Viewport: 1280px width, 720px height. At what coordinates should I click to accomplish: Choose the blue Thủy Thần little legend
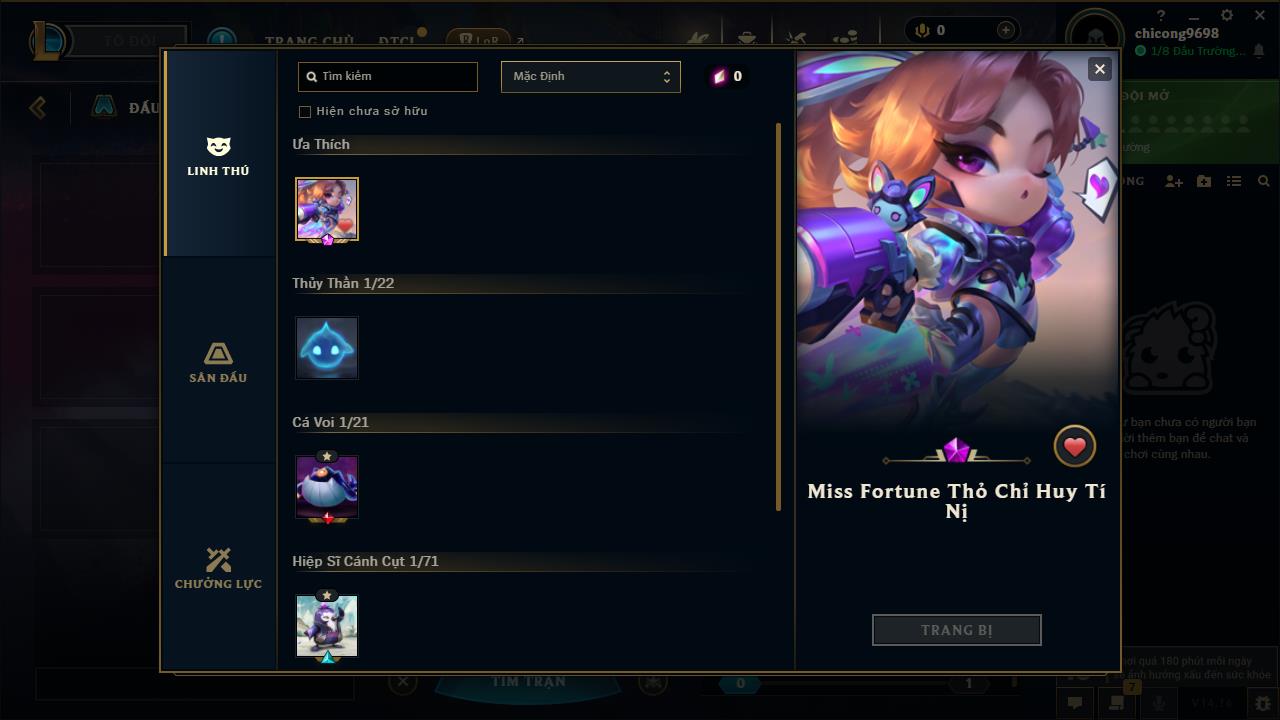[x=327, y=348]
